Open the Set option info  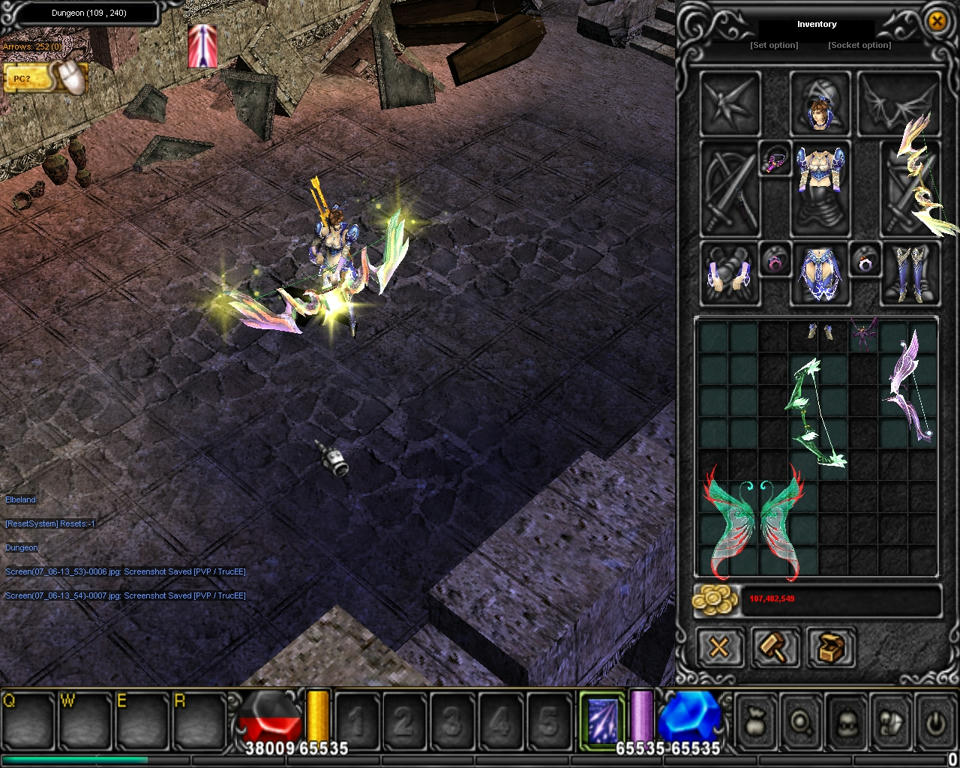click(x=774, y=45)
